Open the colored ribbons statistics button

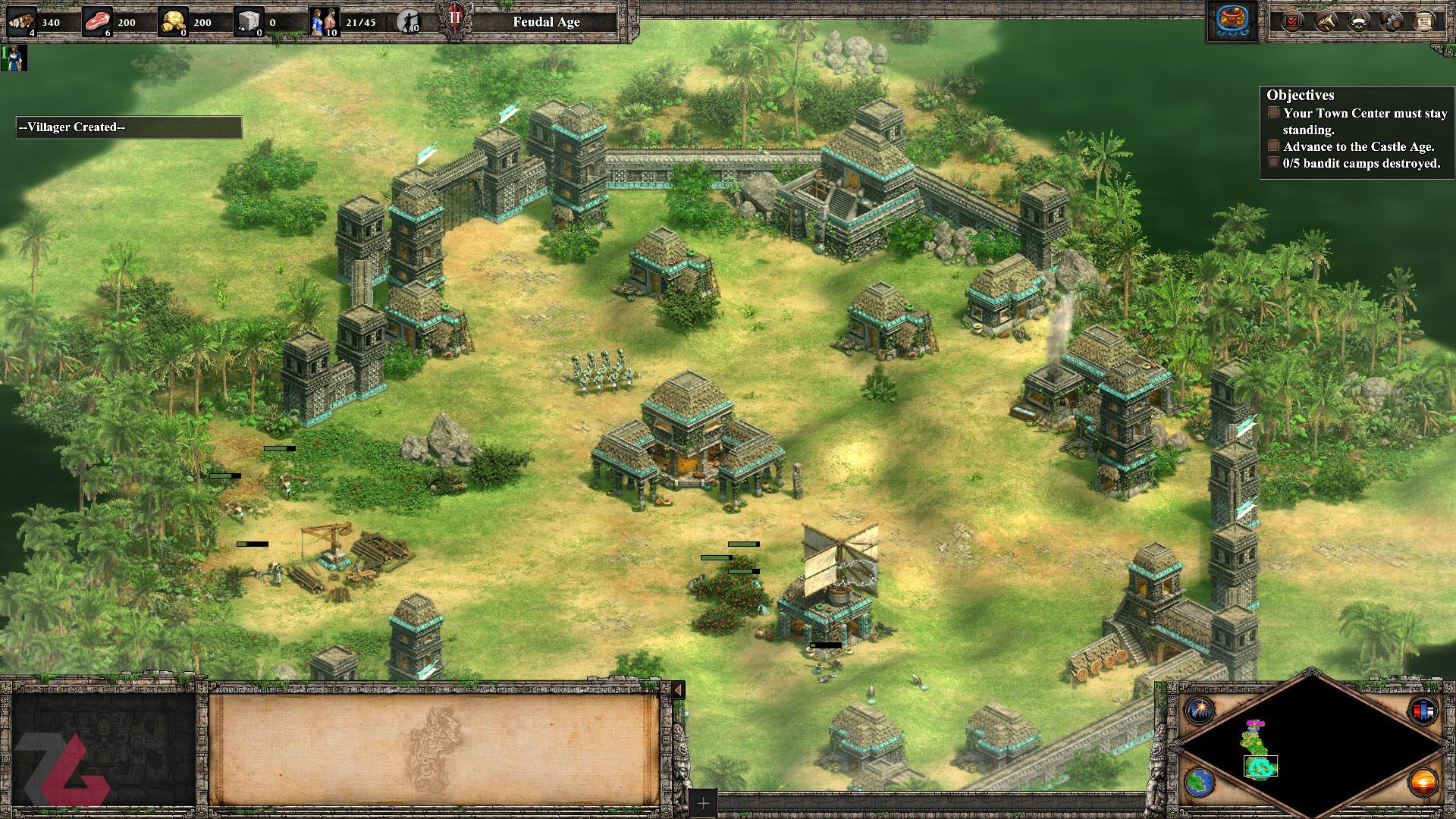point(1422,711)
